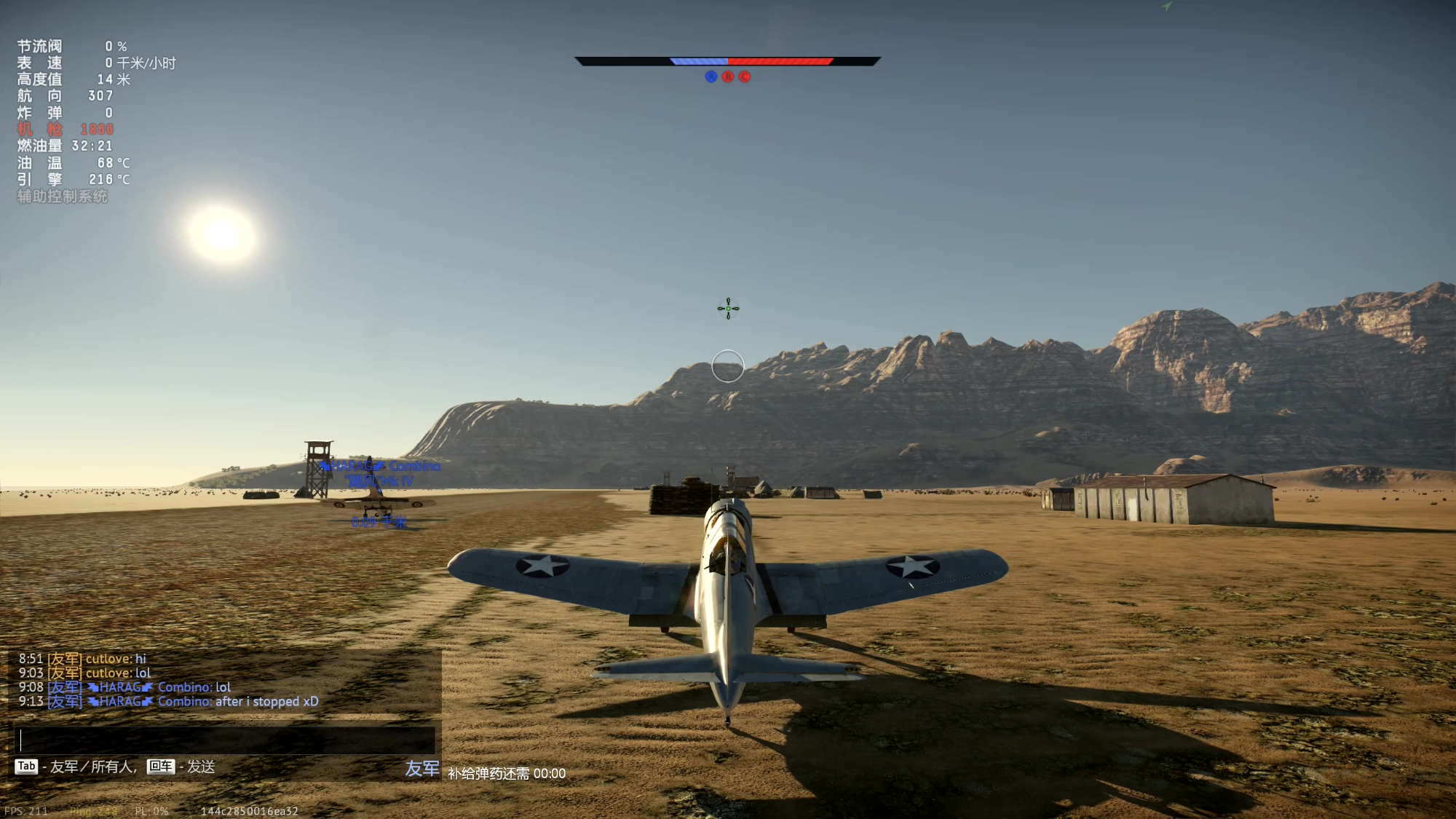This screenshot has height=819, width=1456.
Task: Click the chat message input box
Action: pos(225,740)
